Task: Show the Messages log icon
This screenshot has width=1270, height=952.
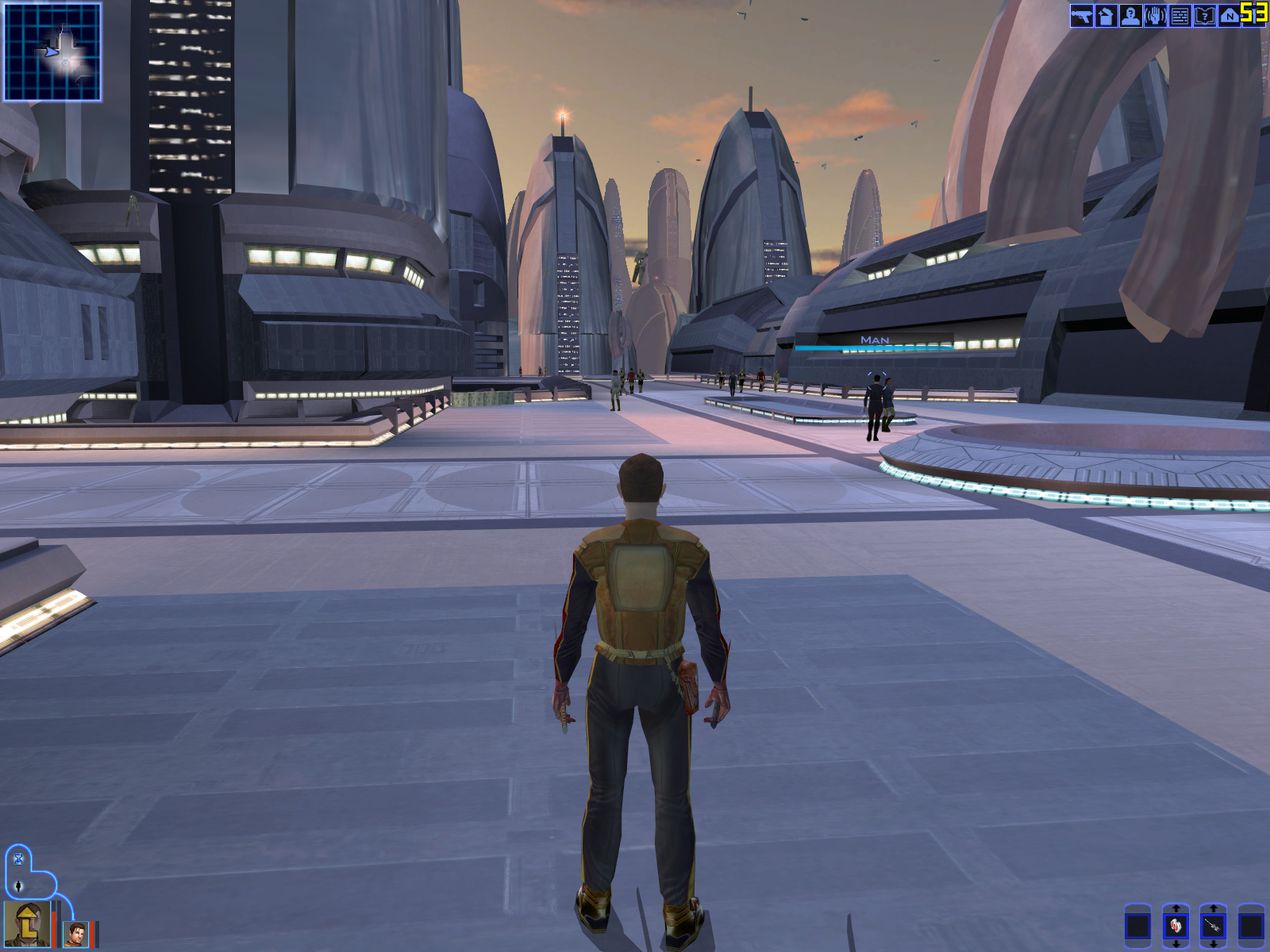Action: coord(1180,16)
